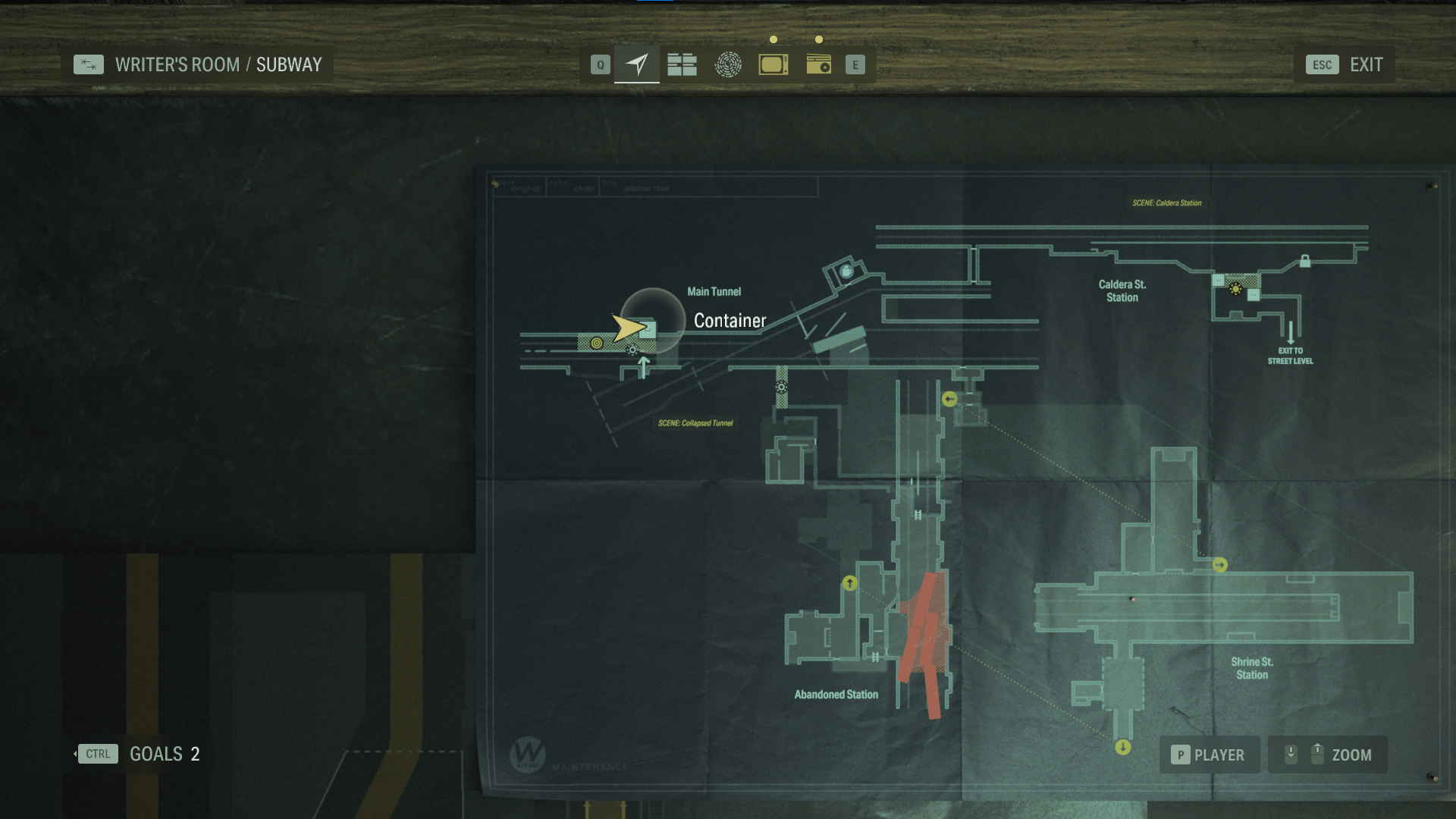Click the highlighted map navigation arrow tab
This screenshot has height=819, width=1456.
click(x=635, y=64)
